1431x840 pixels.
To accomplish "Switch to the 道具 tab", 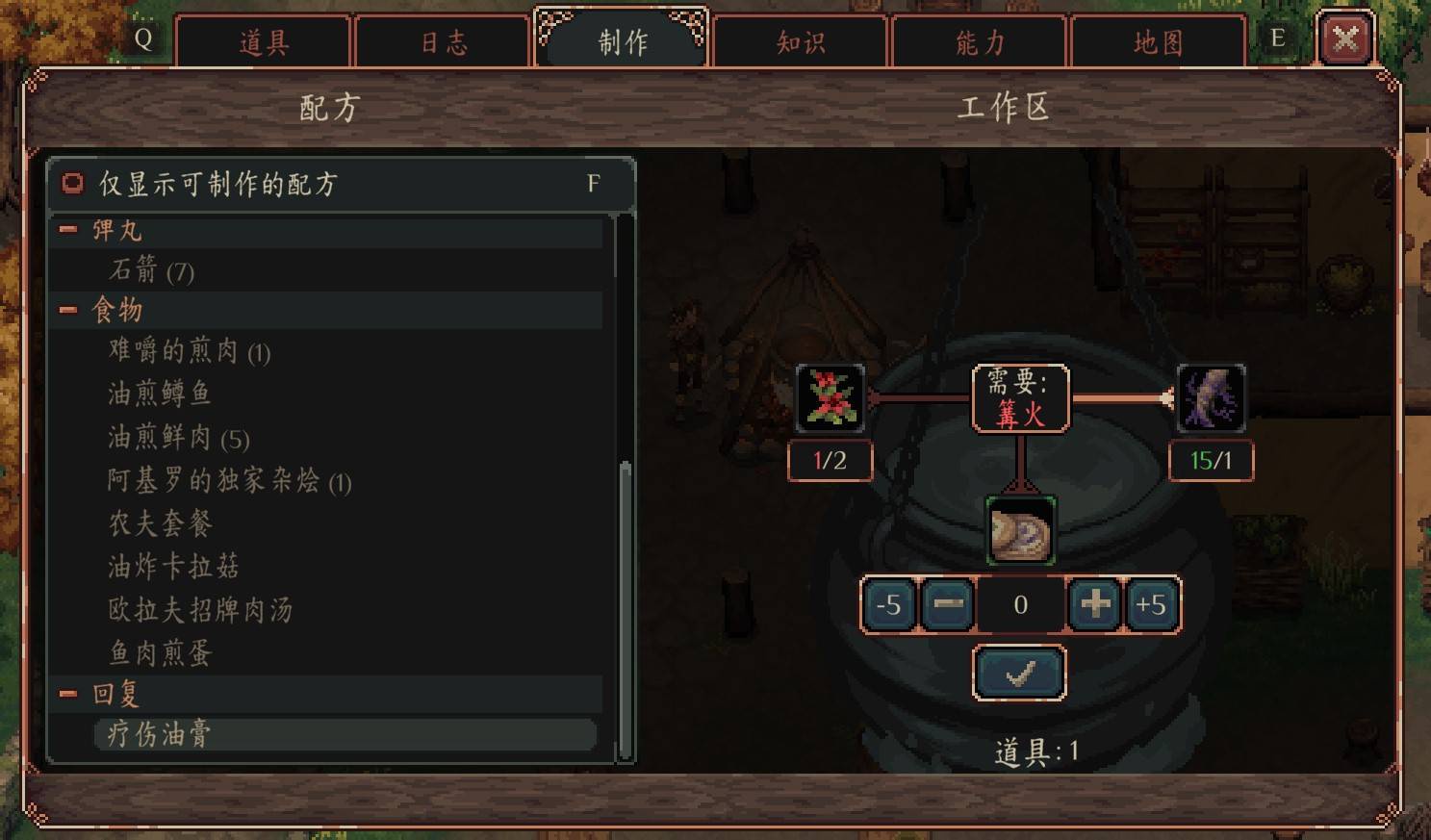I will (x=263, y=42).
